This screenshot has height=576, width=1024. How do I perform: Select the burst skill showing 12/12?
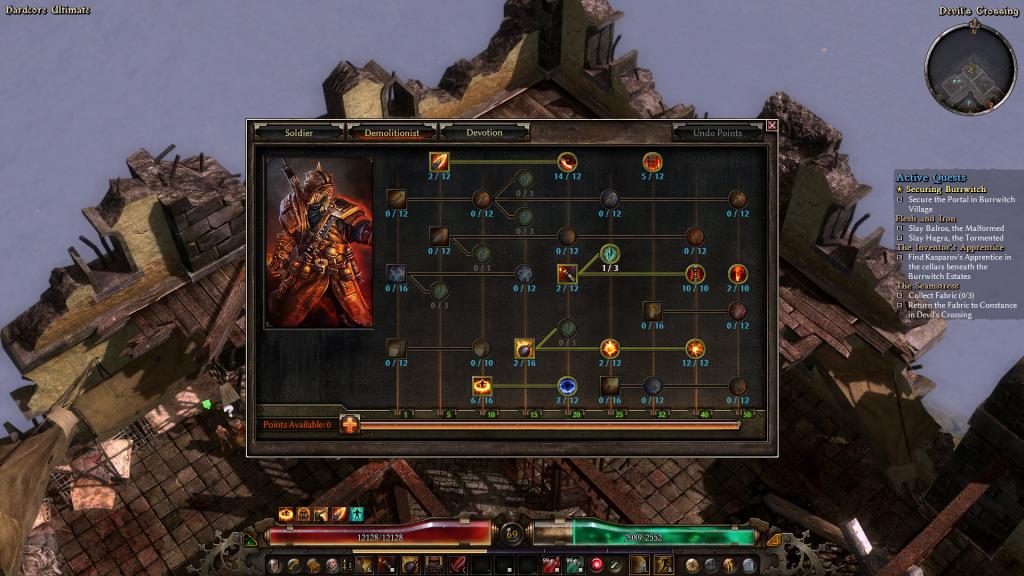[x=695, y=348]
